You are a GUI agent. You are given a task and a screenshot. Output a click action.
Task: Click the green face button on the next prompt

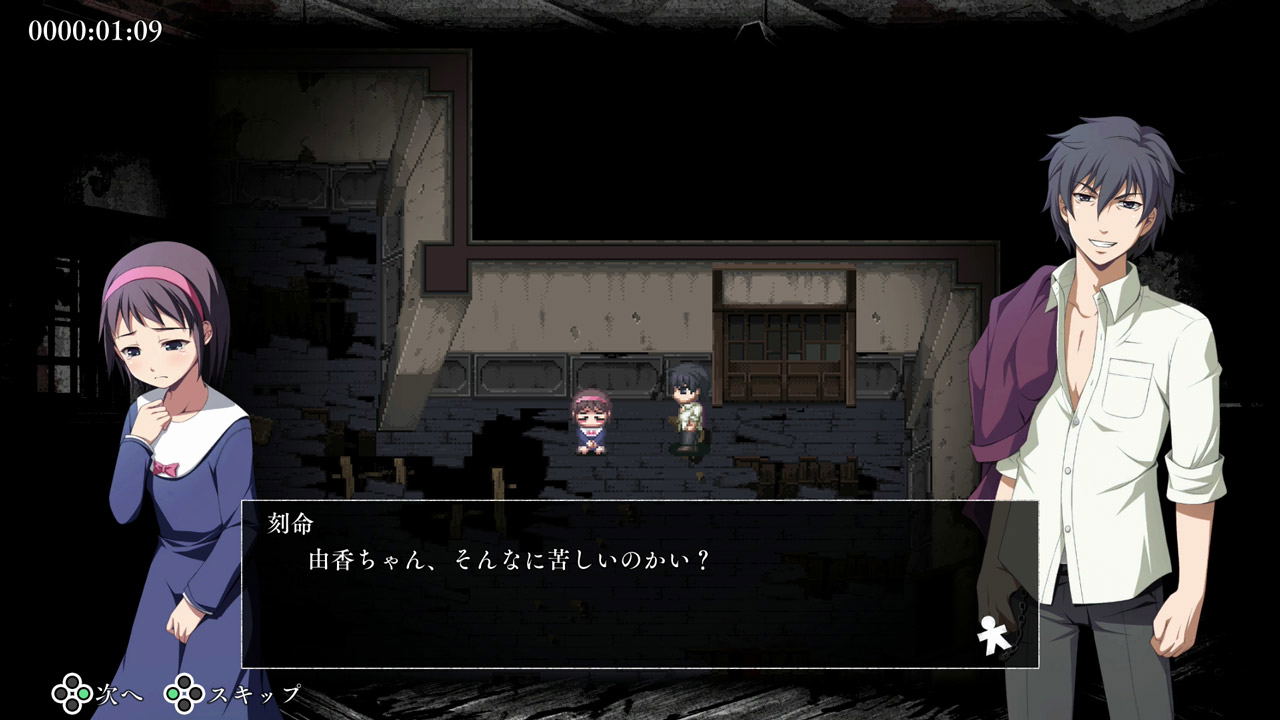84,693
